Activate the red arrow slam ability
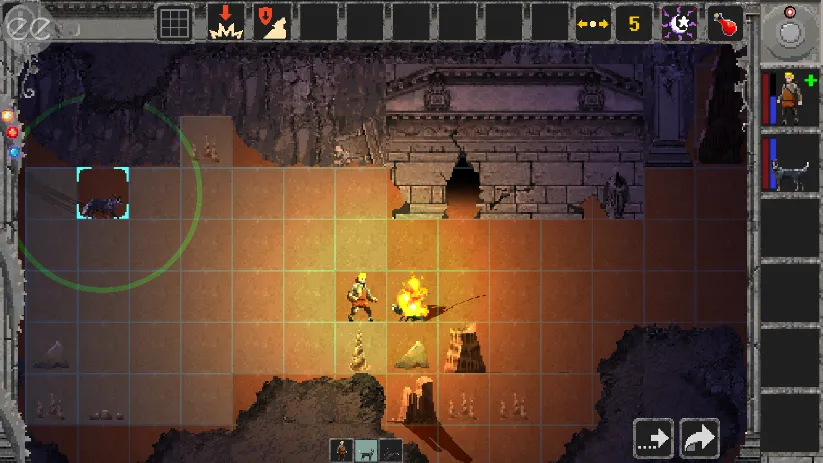 coord(226,22)
